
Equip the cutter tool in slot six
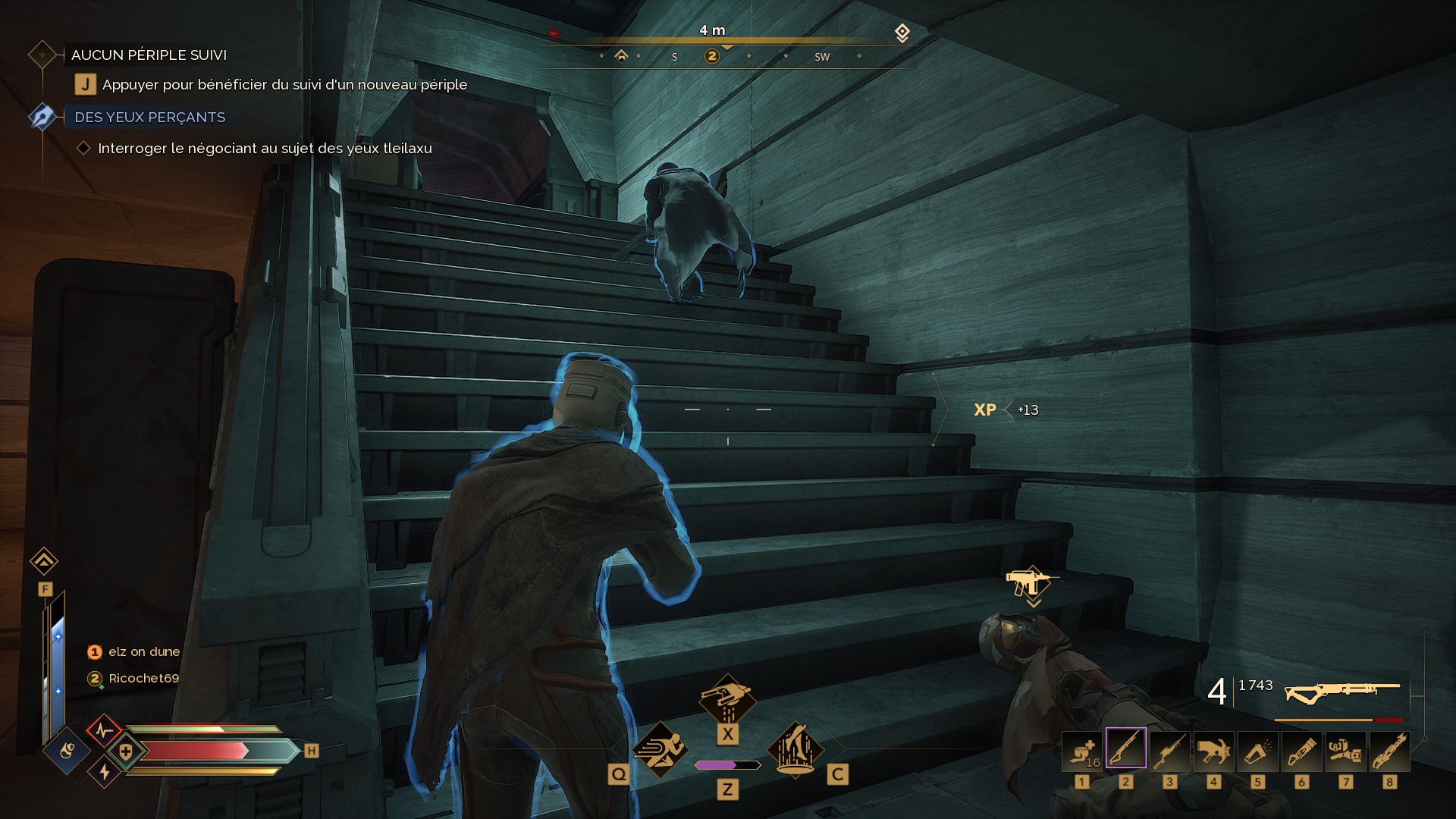click(x=1302, y=751)
